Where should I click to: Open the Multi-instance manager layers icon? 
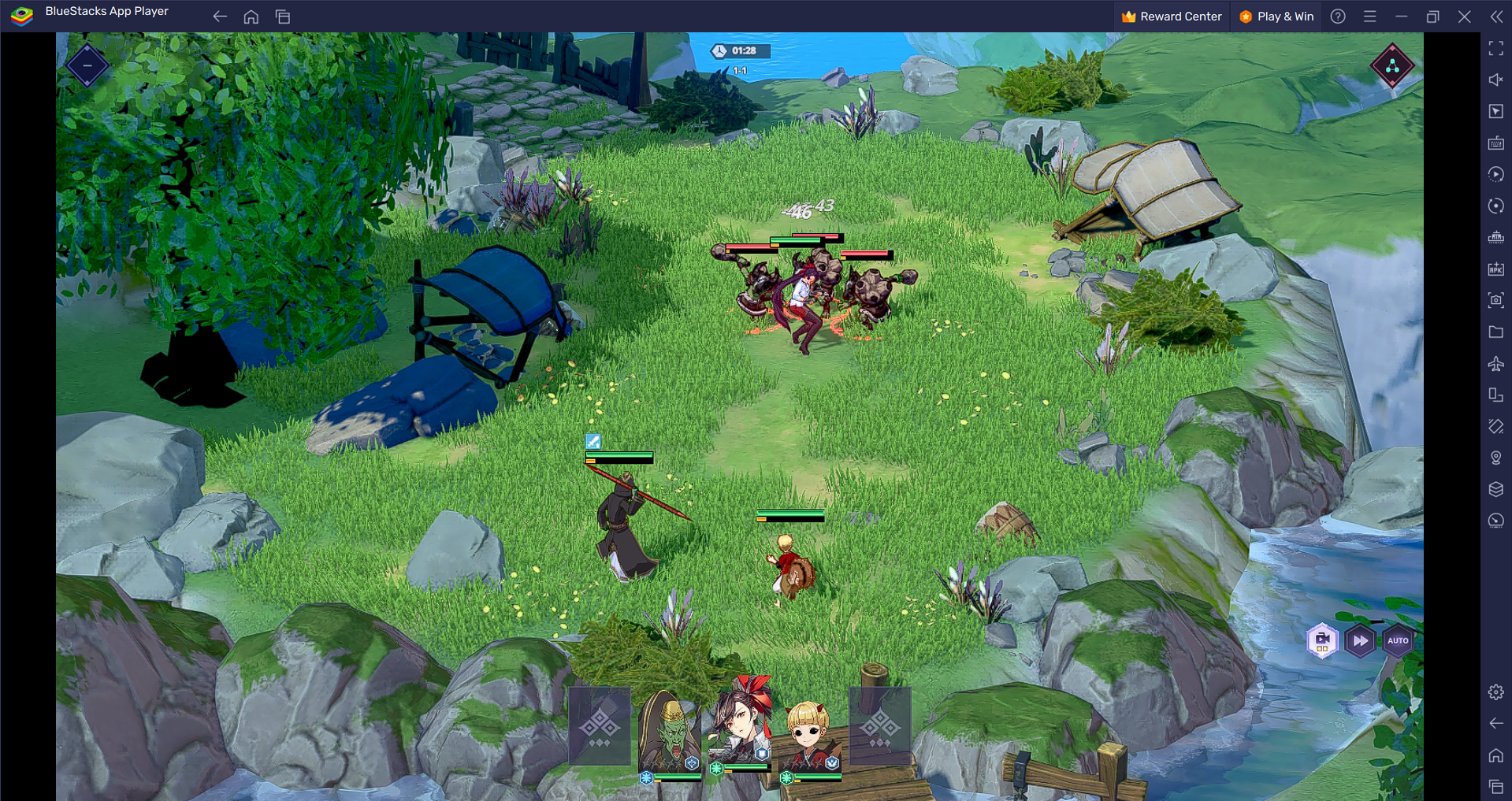[1495, 488]
